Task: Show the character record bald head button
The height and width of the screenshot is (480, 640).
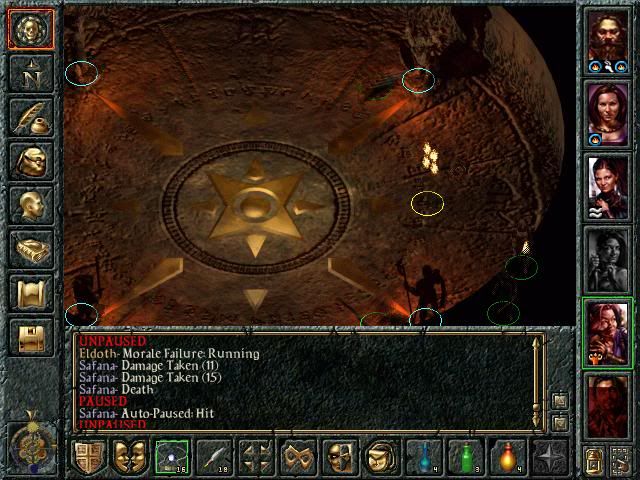Action: [x=30, y=205]
